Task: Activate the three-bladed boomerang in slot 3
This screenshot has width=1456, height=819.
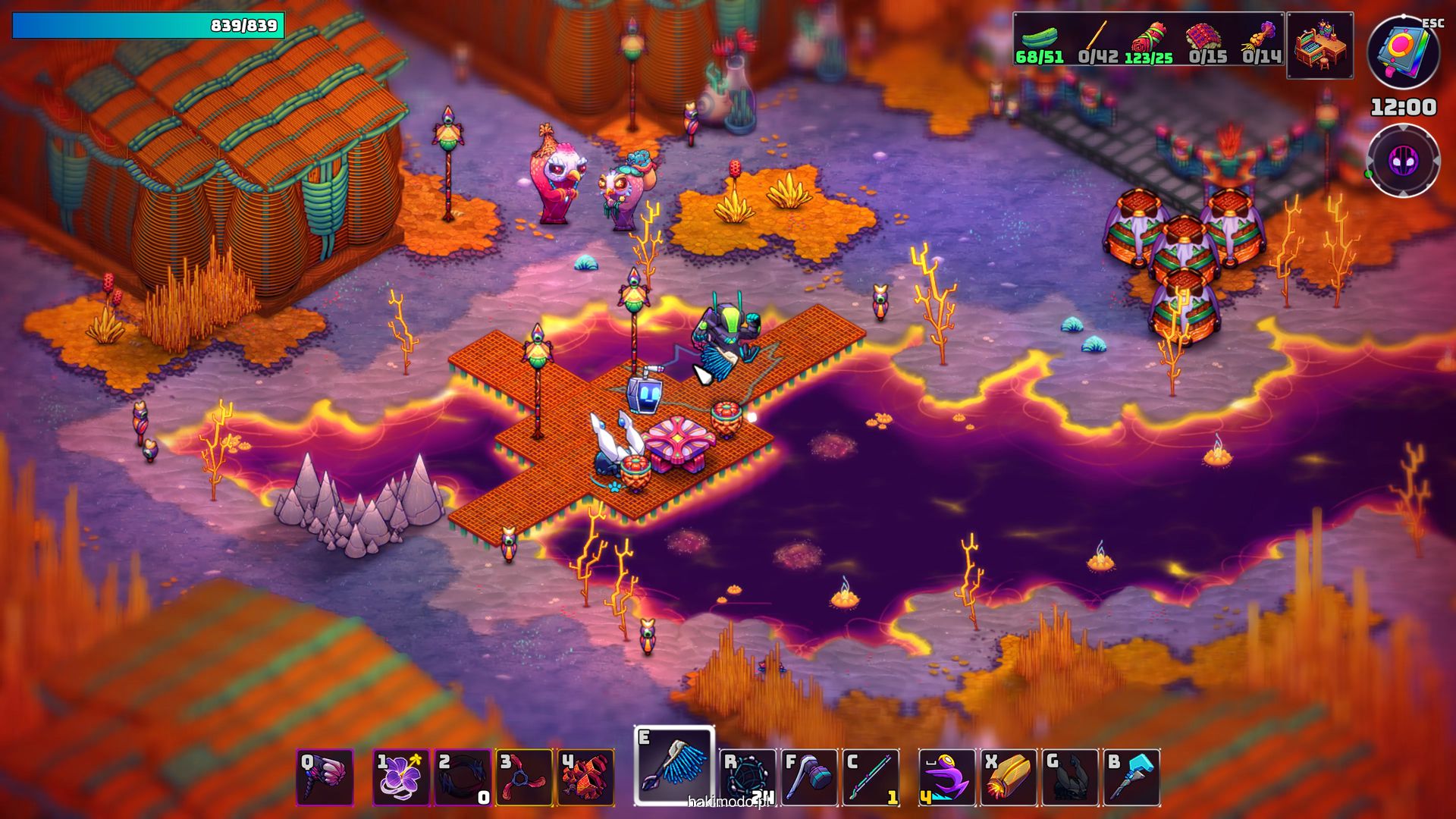Action: [x=524, y=777]
